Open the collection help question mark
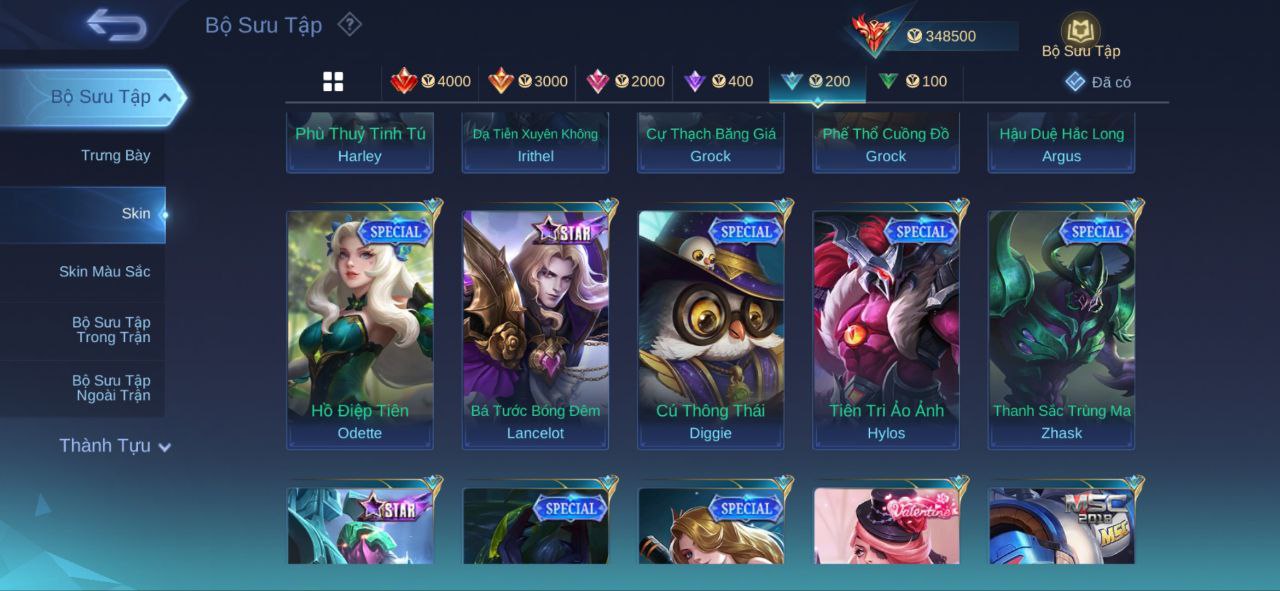This screenshot has width=1280, height=591. pyautogui.click(x=349, y=24)
